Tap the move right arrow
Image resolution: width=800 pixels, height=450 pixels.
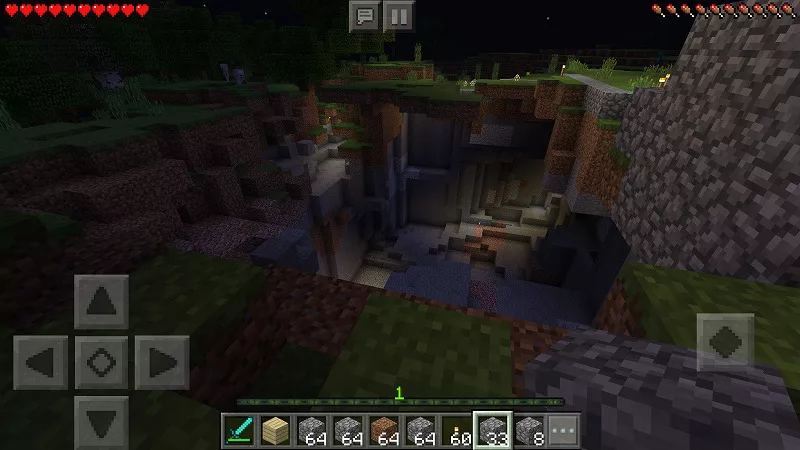point(161,361)
